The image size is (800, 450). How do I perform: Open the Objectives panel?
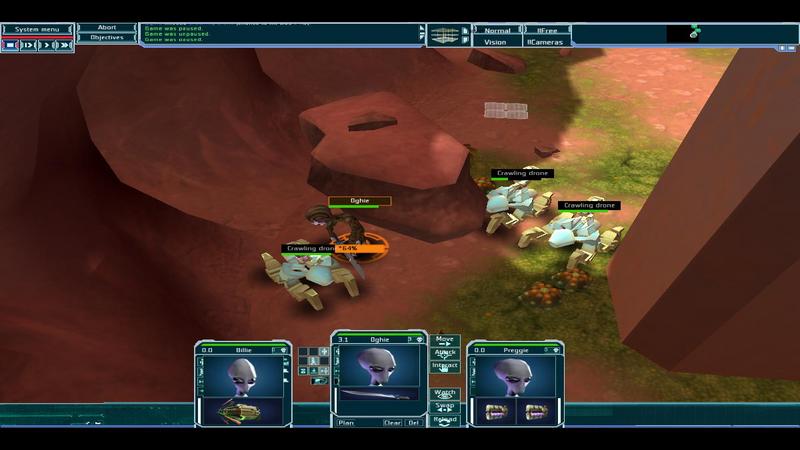[x=107, y=38]
